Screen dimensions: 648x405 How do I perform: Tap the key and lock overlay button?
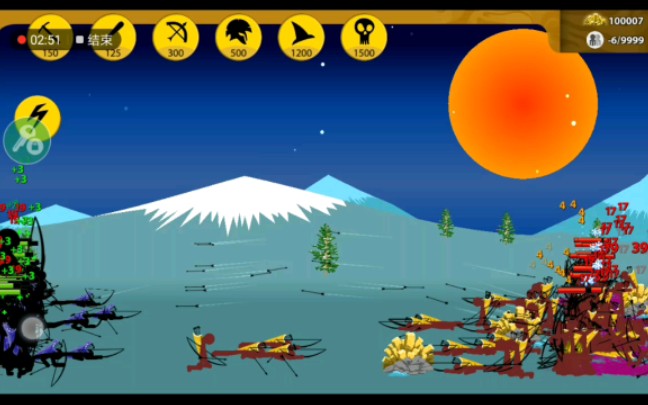point(26,142)
